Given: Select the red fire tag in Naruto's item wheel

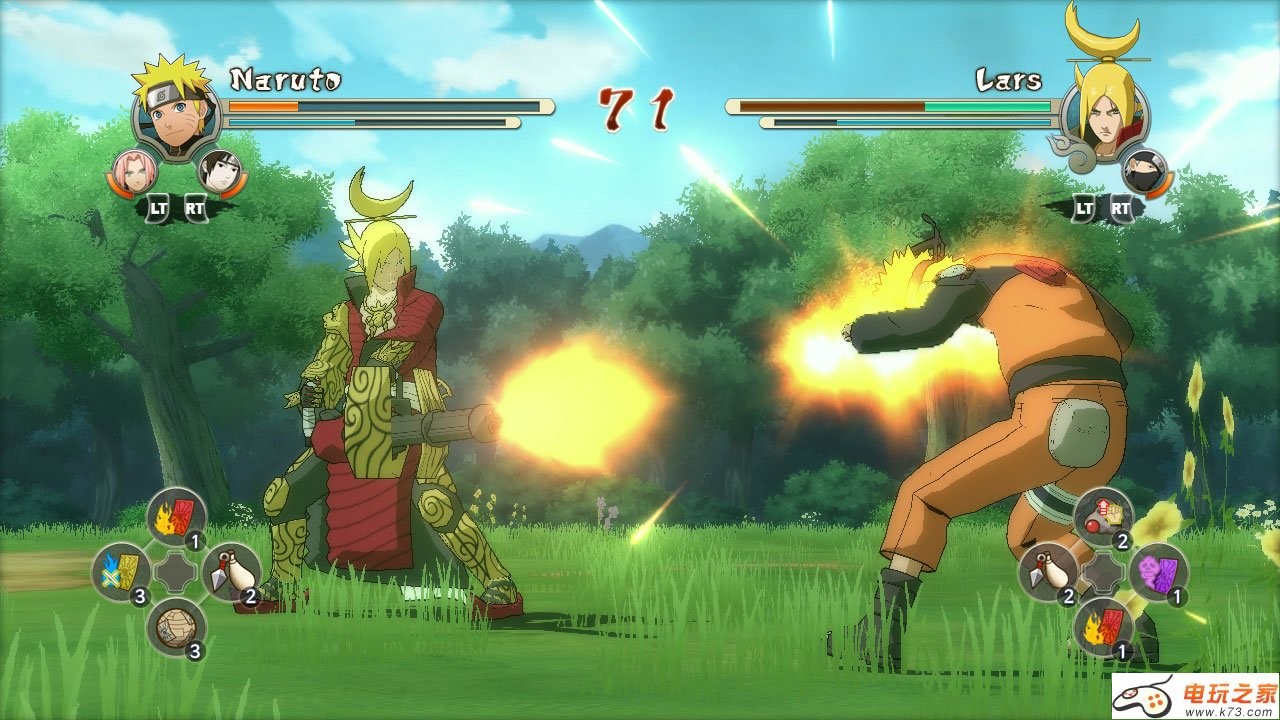Looking at the screenshot, I should pyautogui.click(x=176, y=518).
